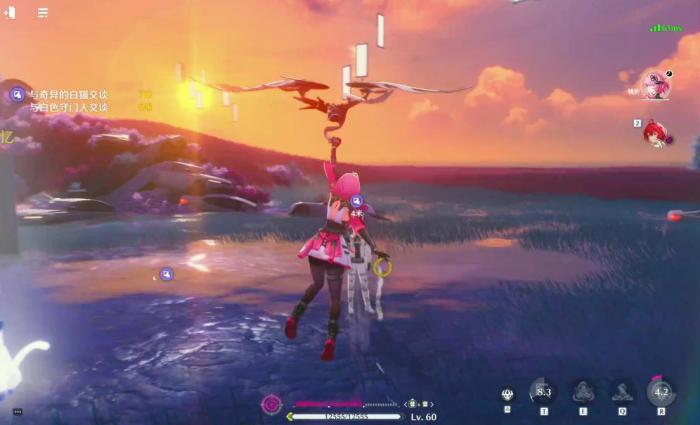Click the small white emblem skill icon
This screenshot has width=700, height=425.
(507, 394)
